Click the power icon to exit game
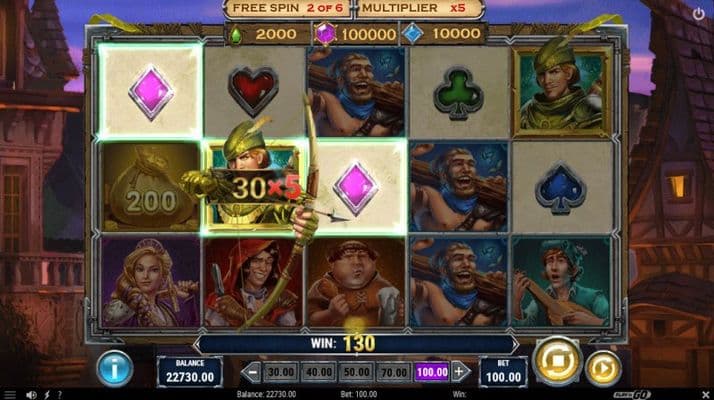 tap(698, 14)
